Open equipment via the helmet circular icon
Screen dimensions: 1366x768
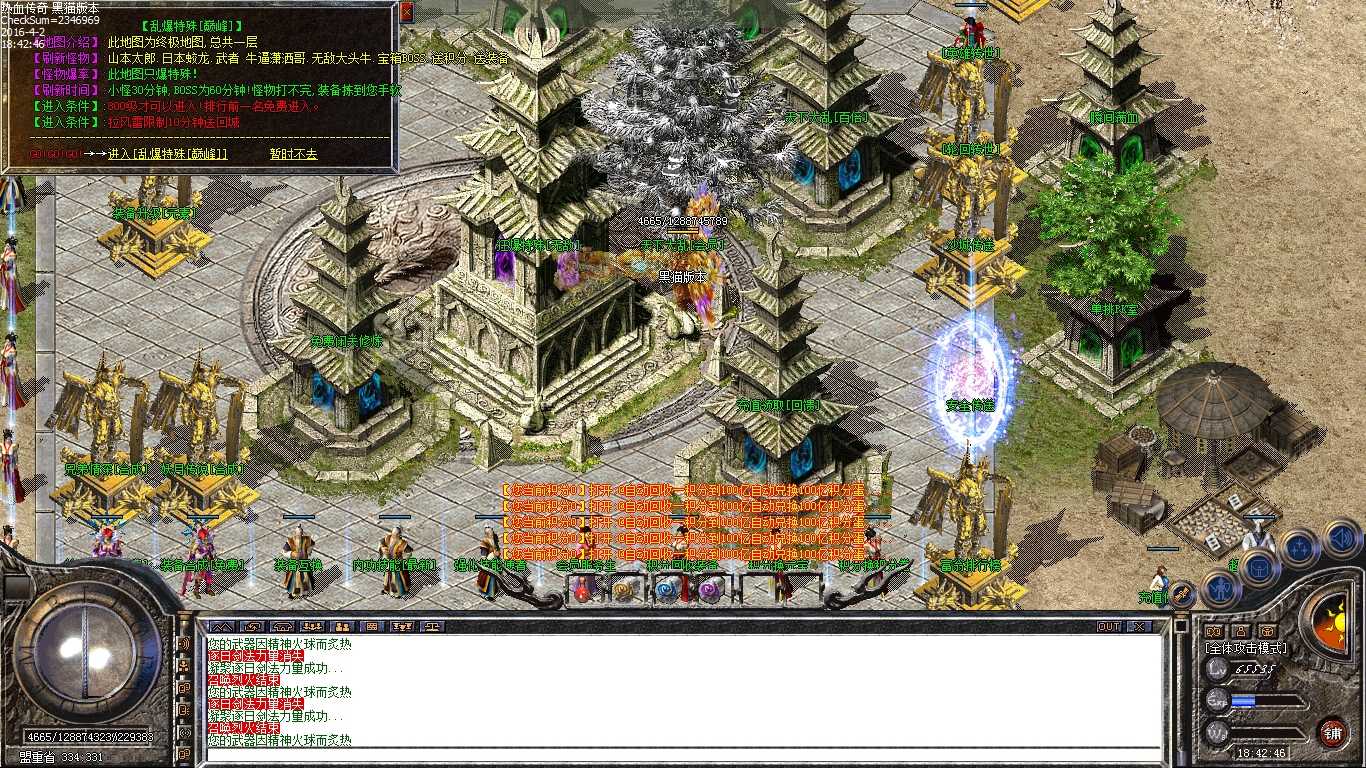(1259, 568)
